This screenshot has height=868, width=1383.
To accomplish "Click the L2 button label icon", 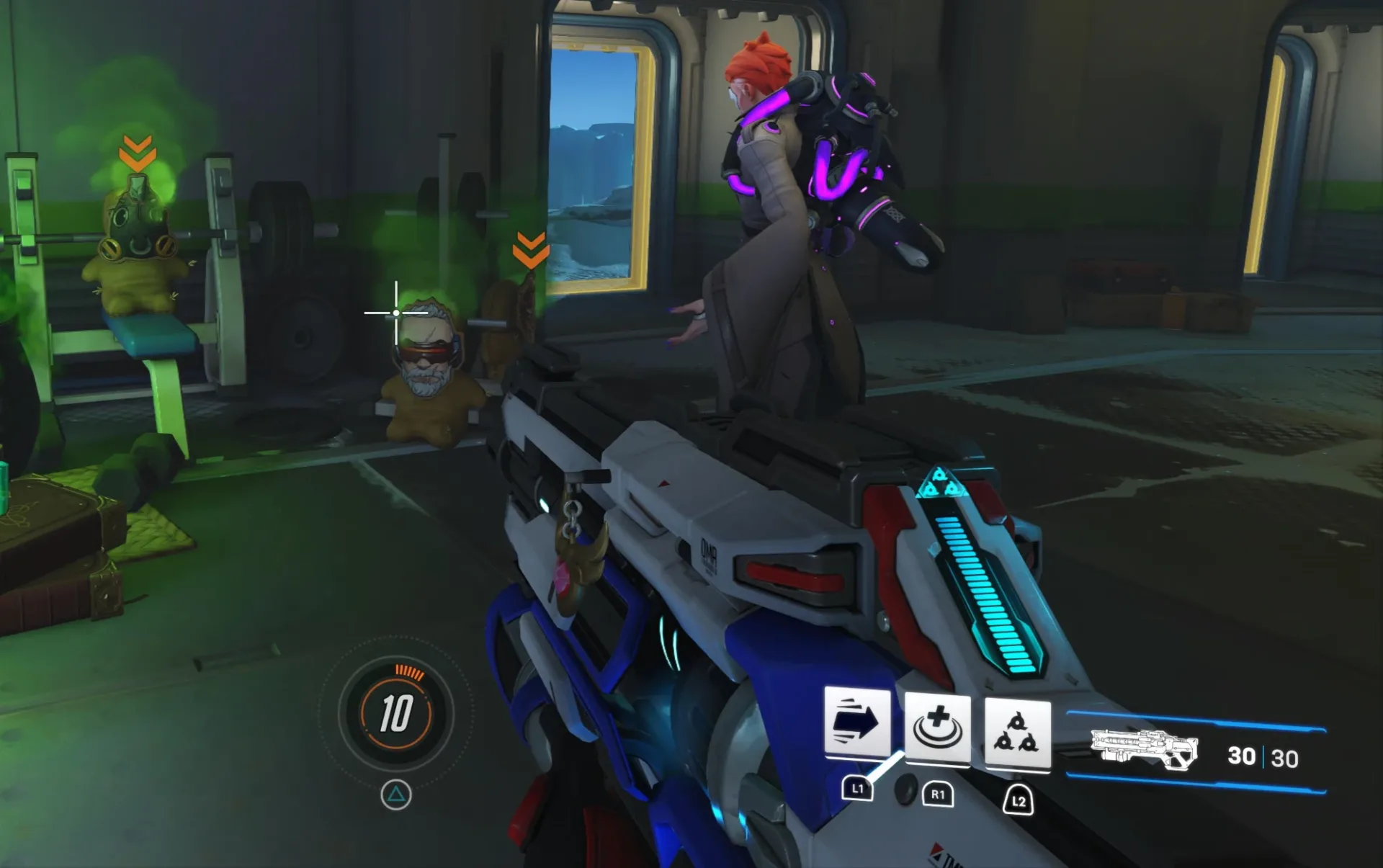I will point(1018,802).
